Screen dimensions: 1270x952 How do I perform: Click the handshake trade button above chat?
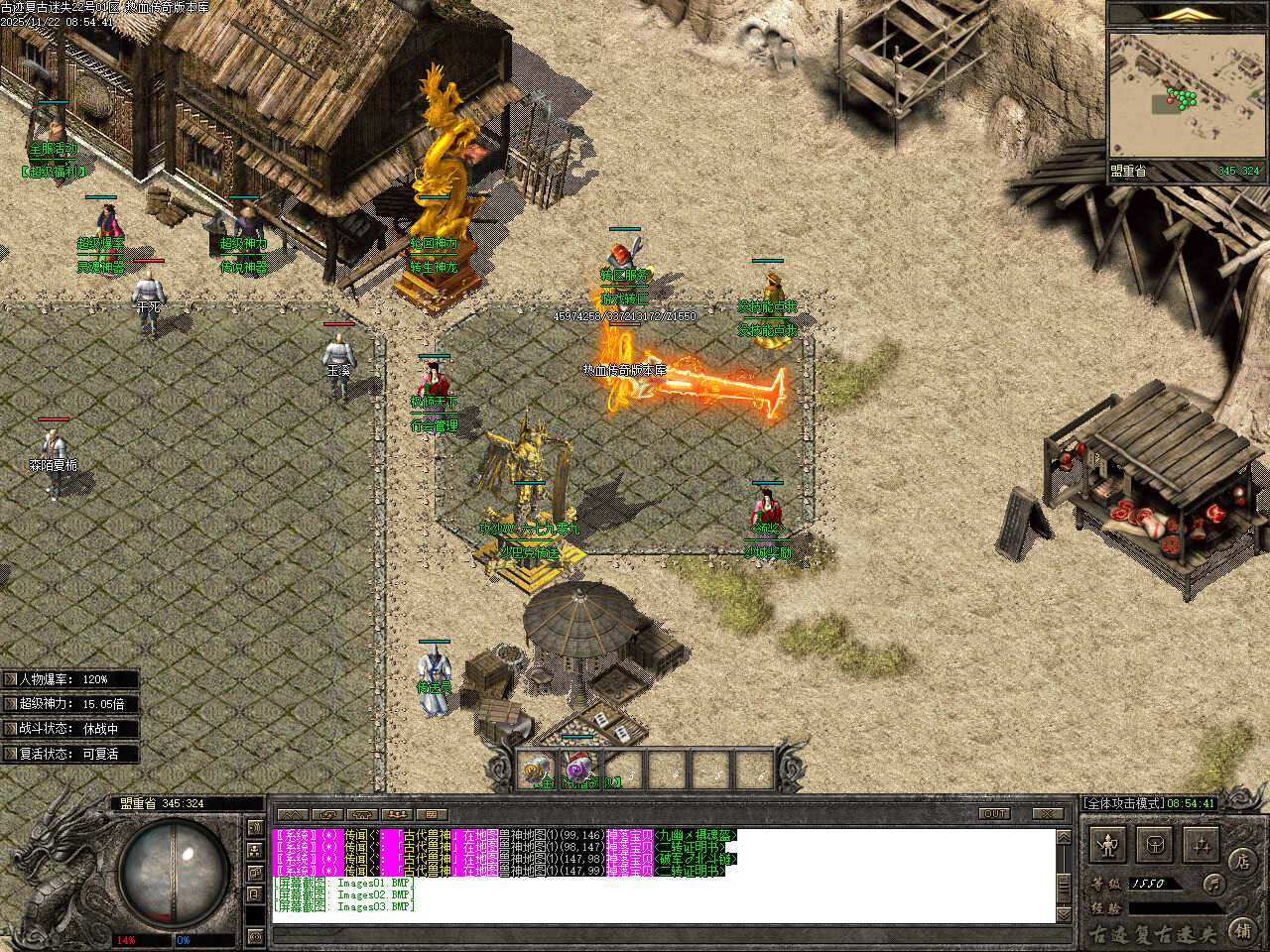[x=361, y=815]
